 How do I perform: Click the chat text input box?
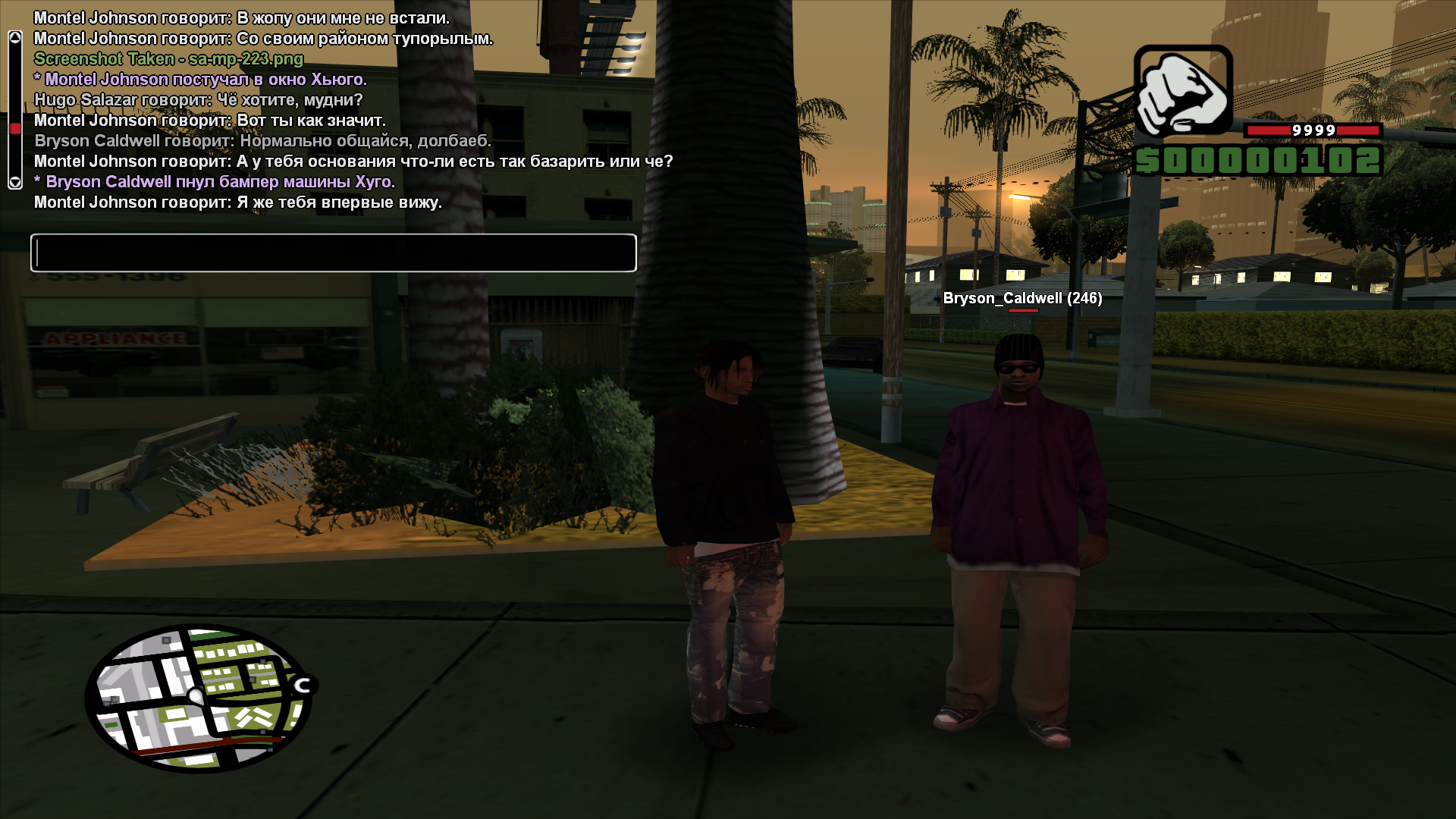pyautogui.click(x=333, y=253)
